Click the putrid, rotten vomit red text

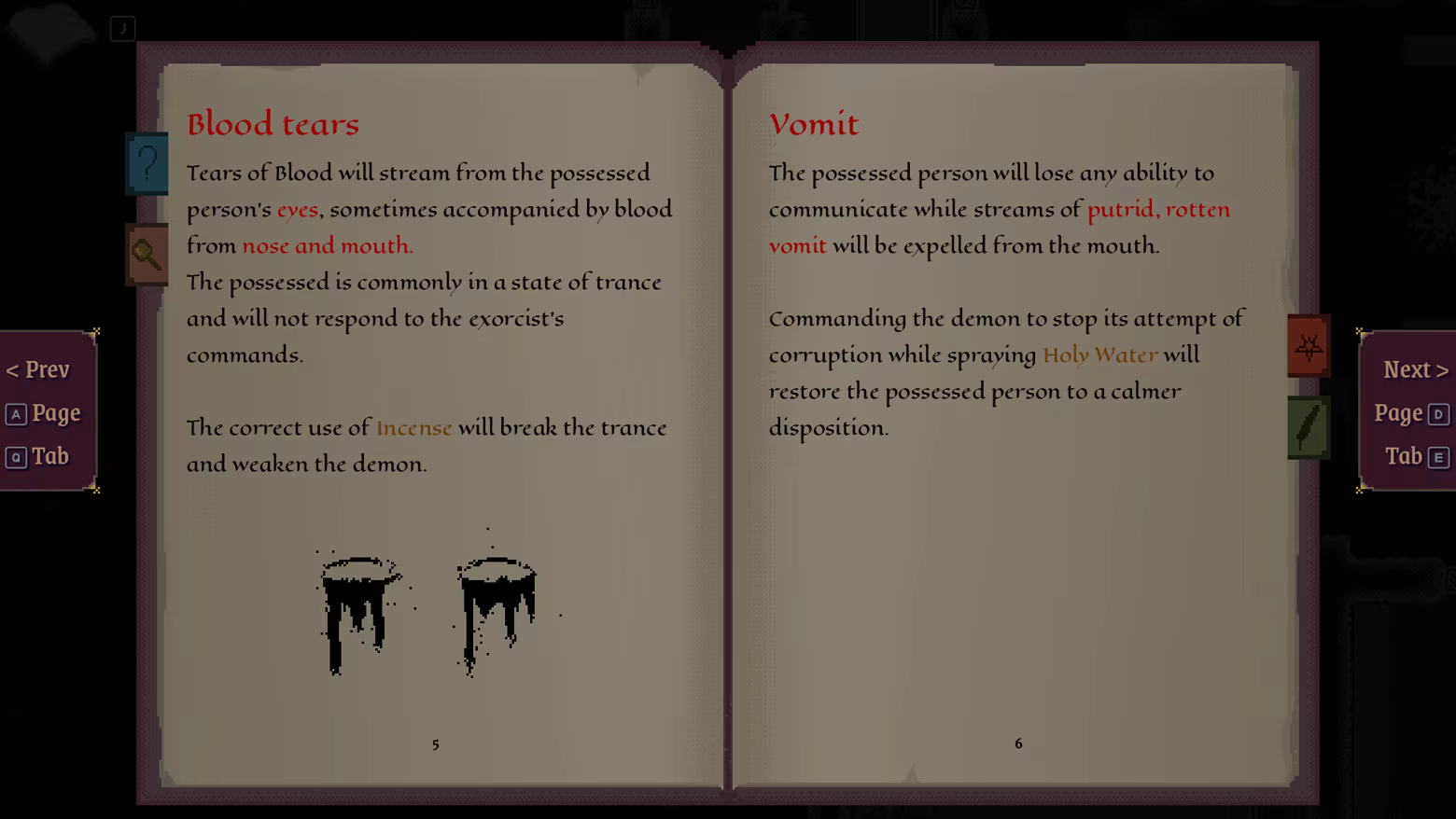[1158, 209]
